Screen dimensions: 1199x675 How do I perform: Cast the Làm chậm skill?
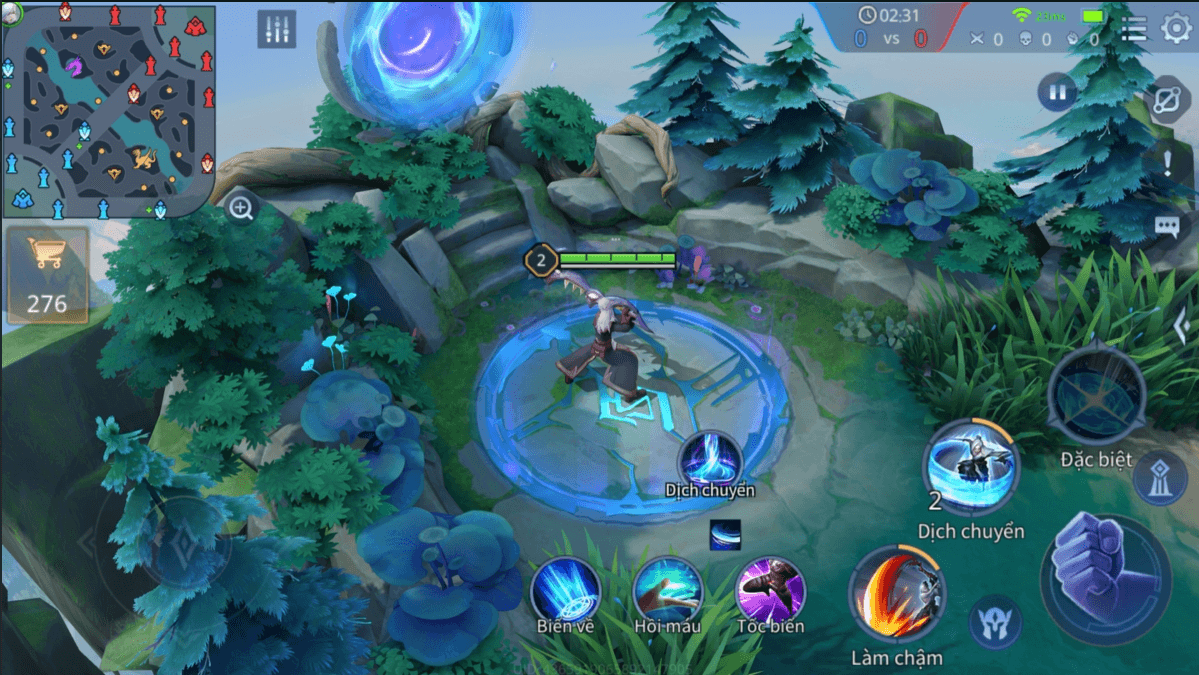[896, 597]
